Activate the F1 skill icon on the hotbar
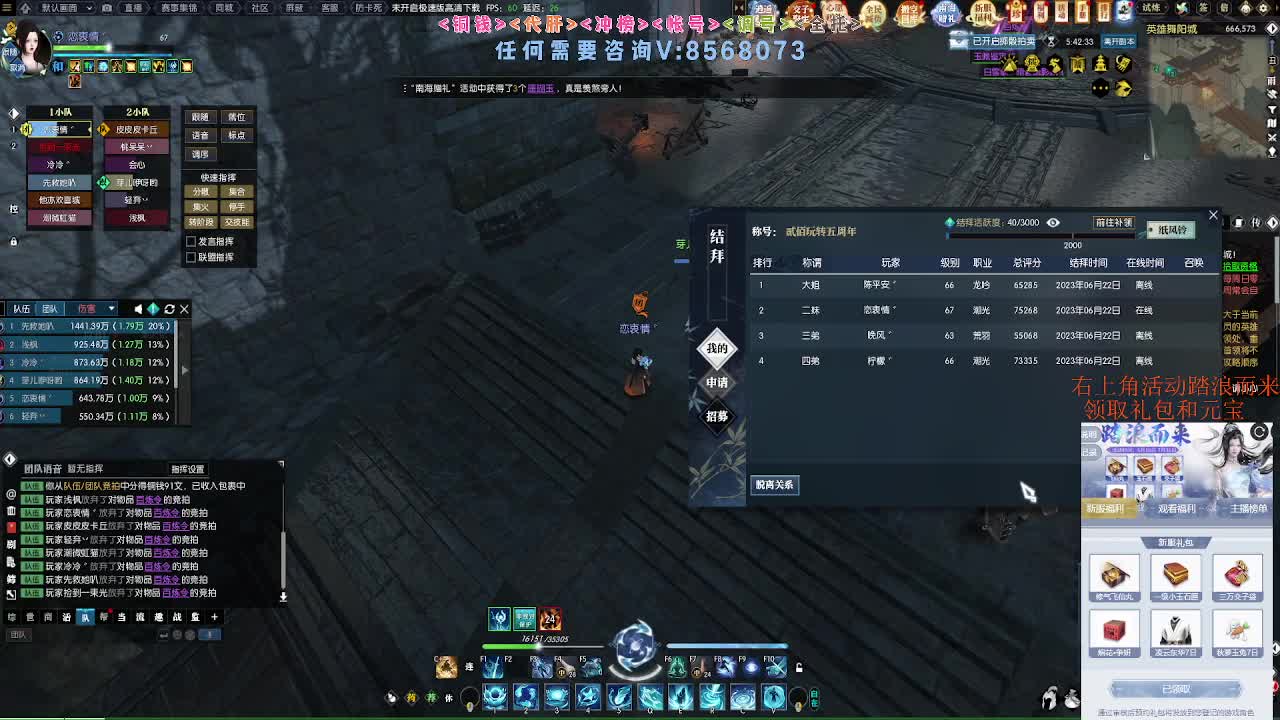The image size is (1280, 720). [492, 669]
